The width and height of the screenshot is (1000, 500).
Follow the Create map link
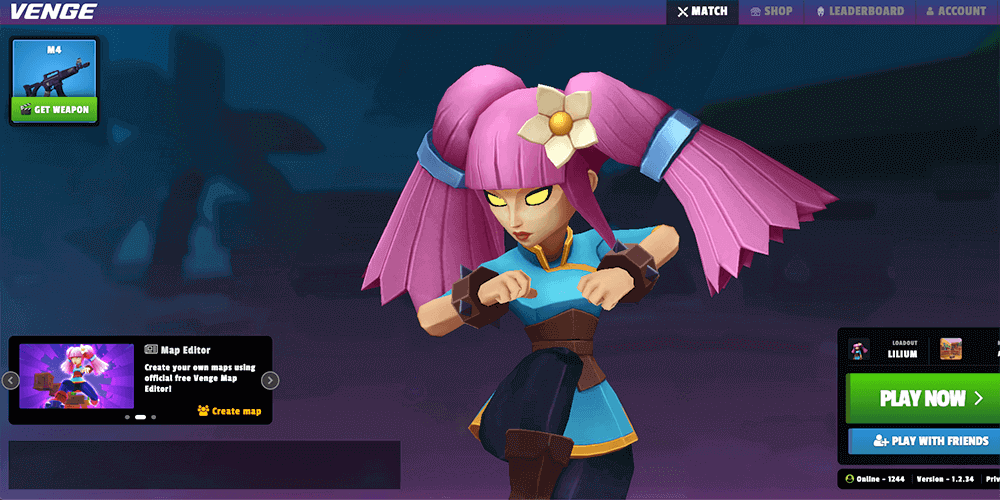point(229,411)
